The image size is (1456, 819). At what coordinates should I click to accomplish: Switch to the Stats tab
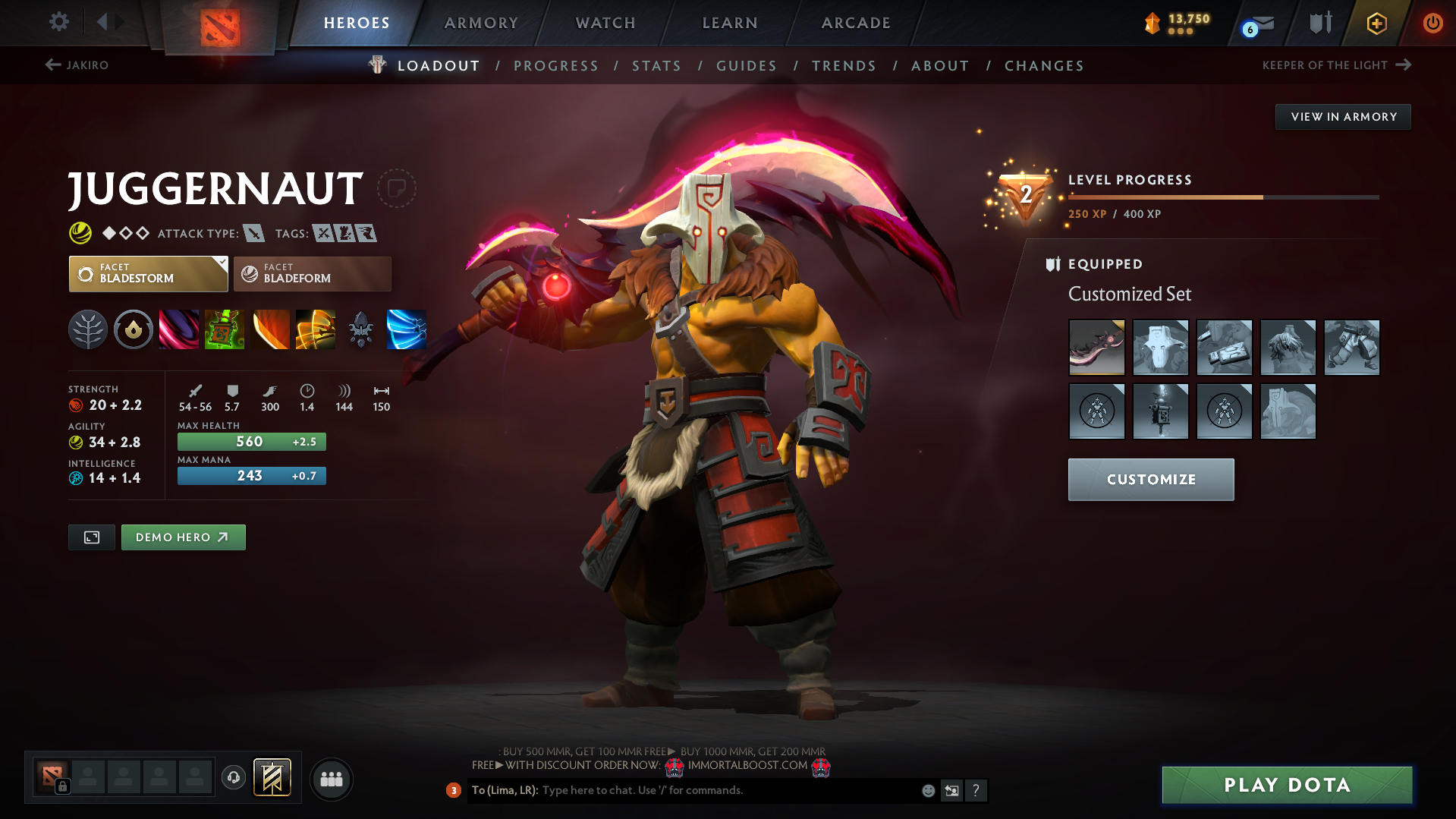click(656, 66)
